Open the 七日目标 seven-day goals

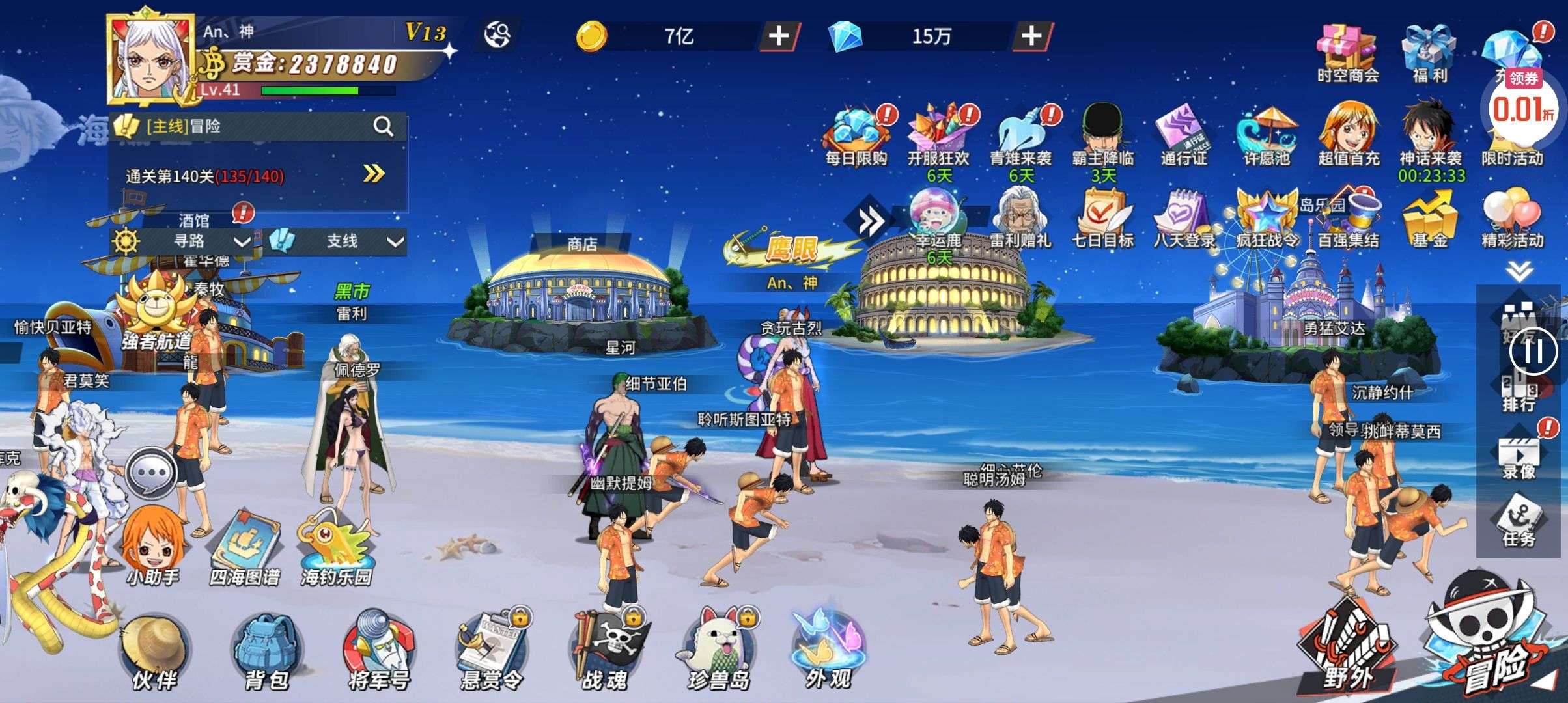click(1102, 218)
